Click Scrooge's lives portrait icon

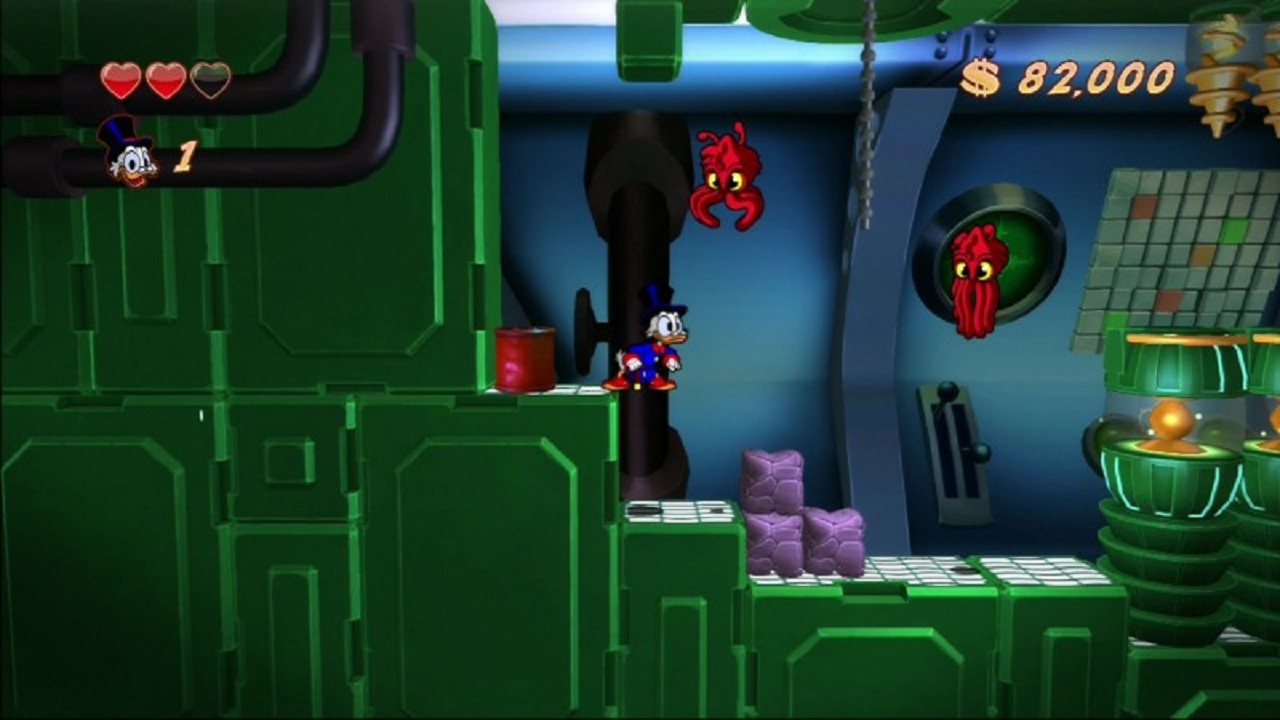point(128,152)
